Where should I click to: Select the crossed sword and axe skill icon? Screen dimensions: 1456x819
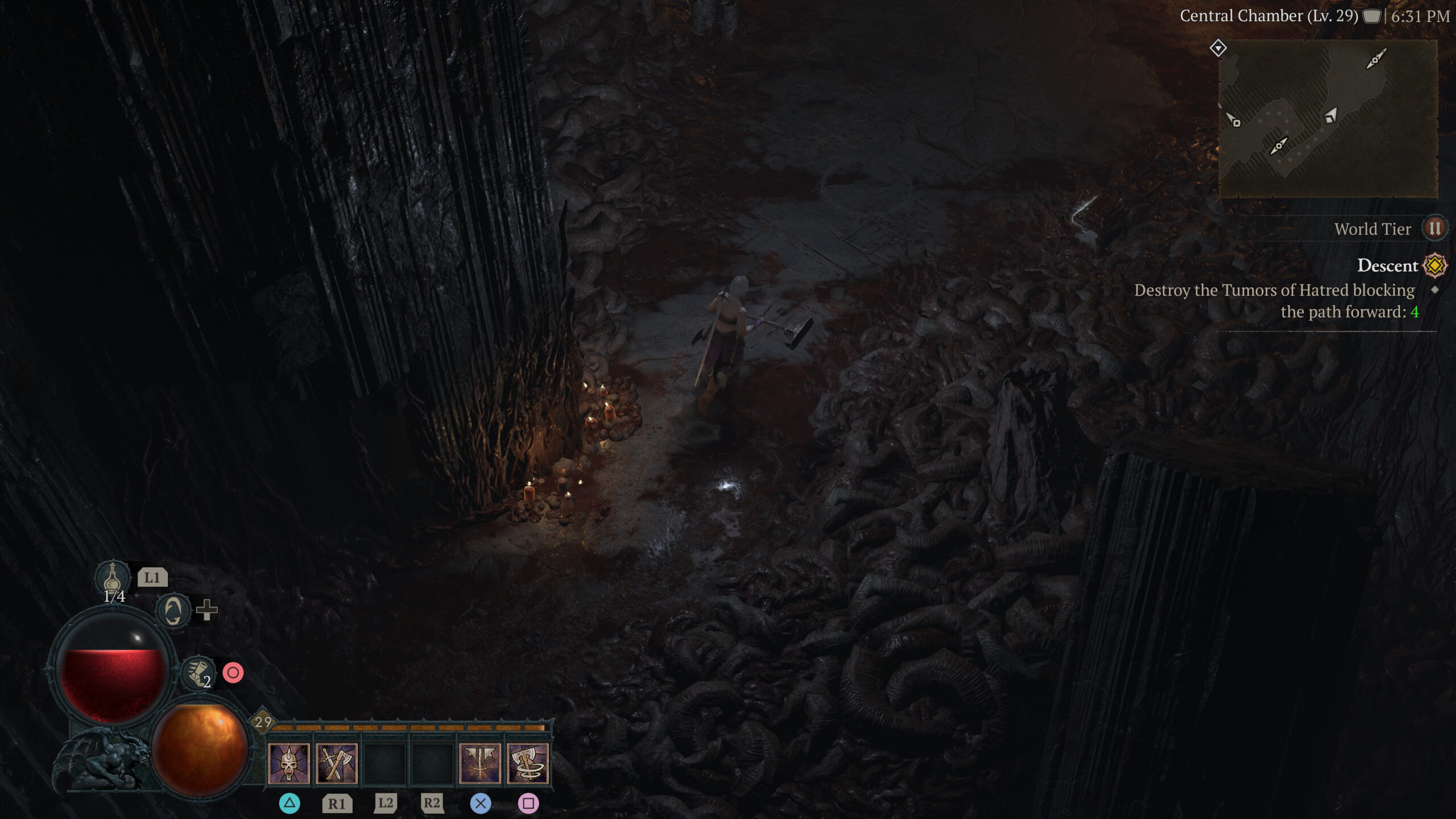tap(337, 762)
